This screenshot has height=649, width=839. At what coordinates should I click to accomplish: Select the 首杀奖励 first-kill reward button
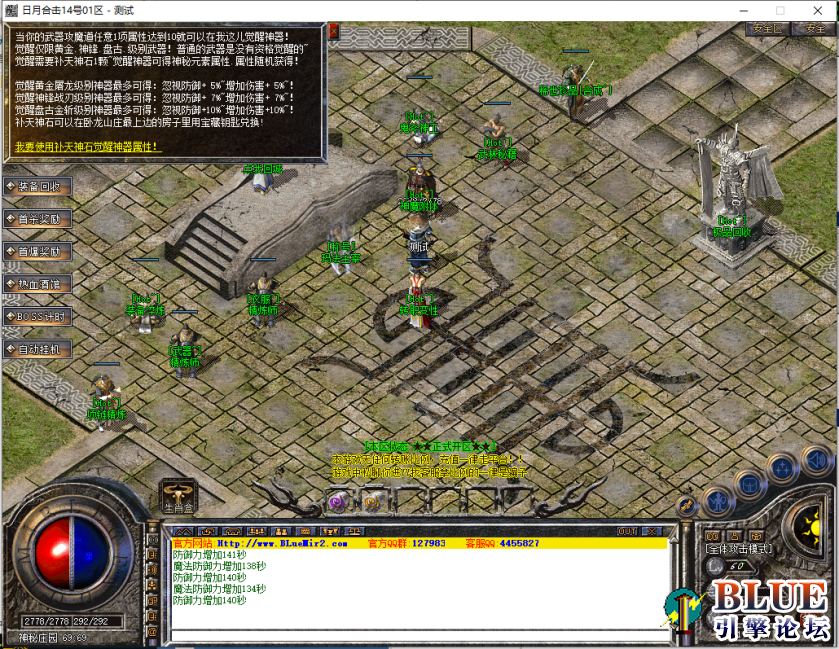click(x=38, y=219)
